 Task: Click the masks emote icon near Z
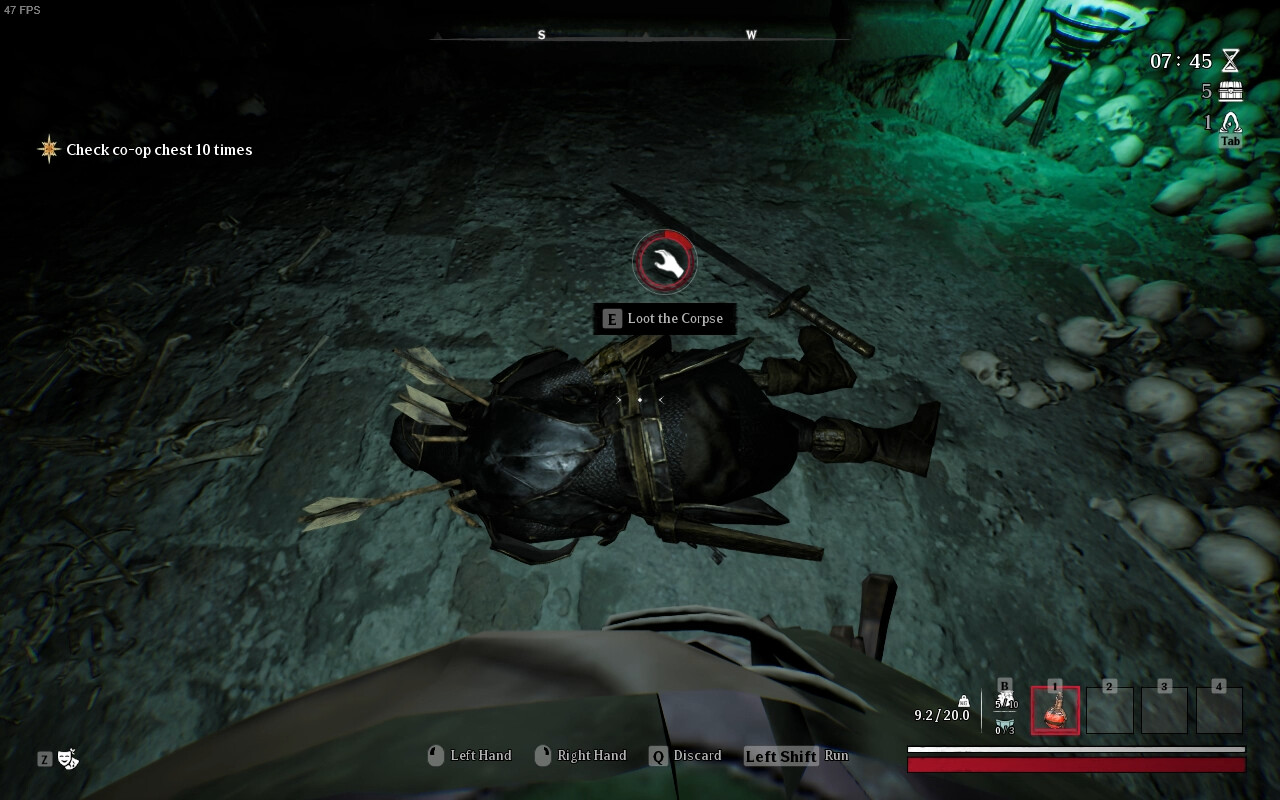coord(66,760)
